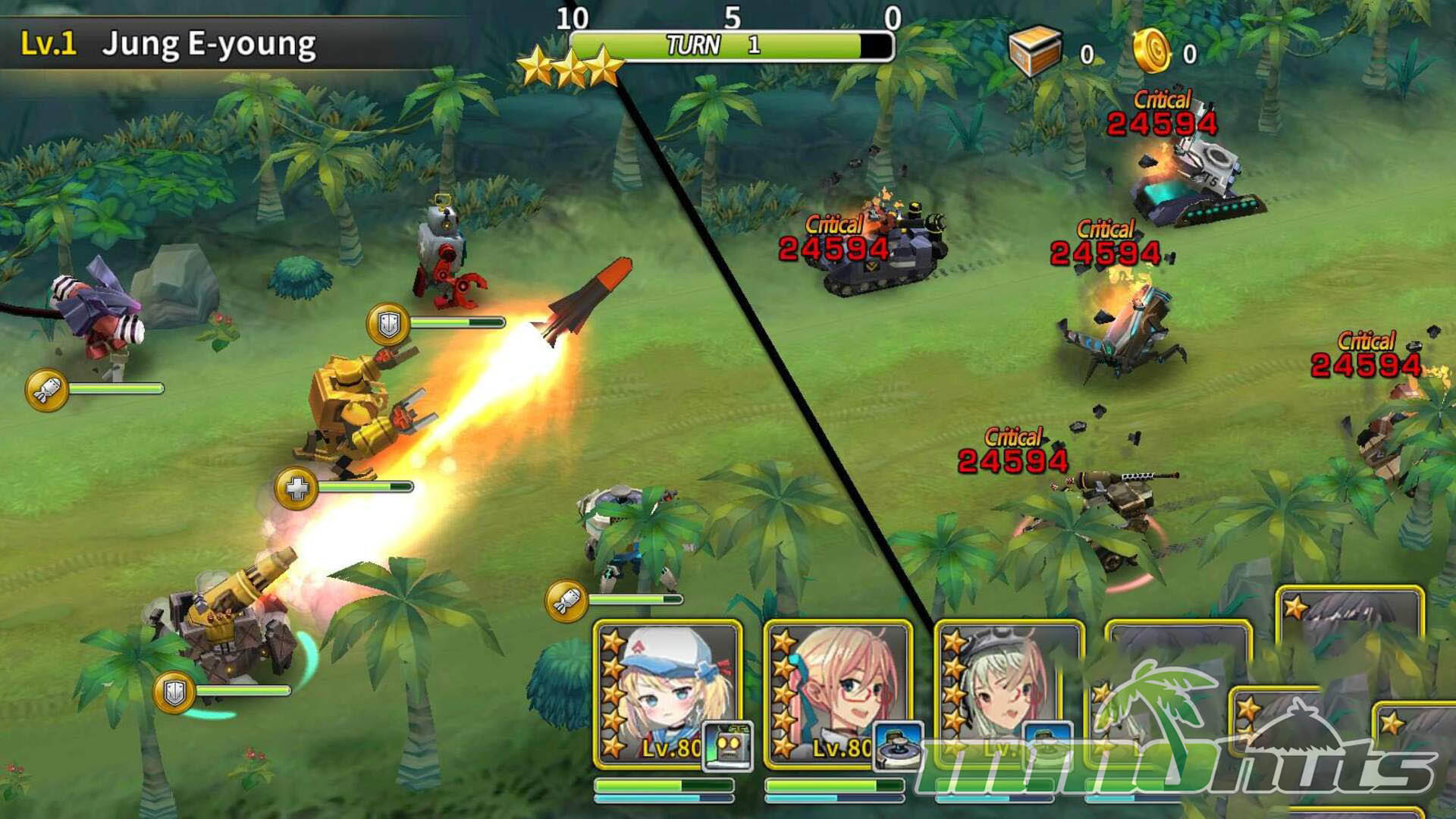
Task: Pick the silver-haired girl with helmet card
Action: [x=1008, y=694]
